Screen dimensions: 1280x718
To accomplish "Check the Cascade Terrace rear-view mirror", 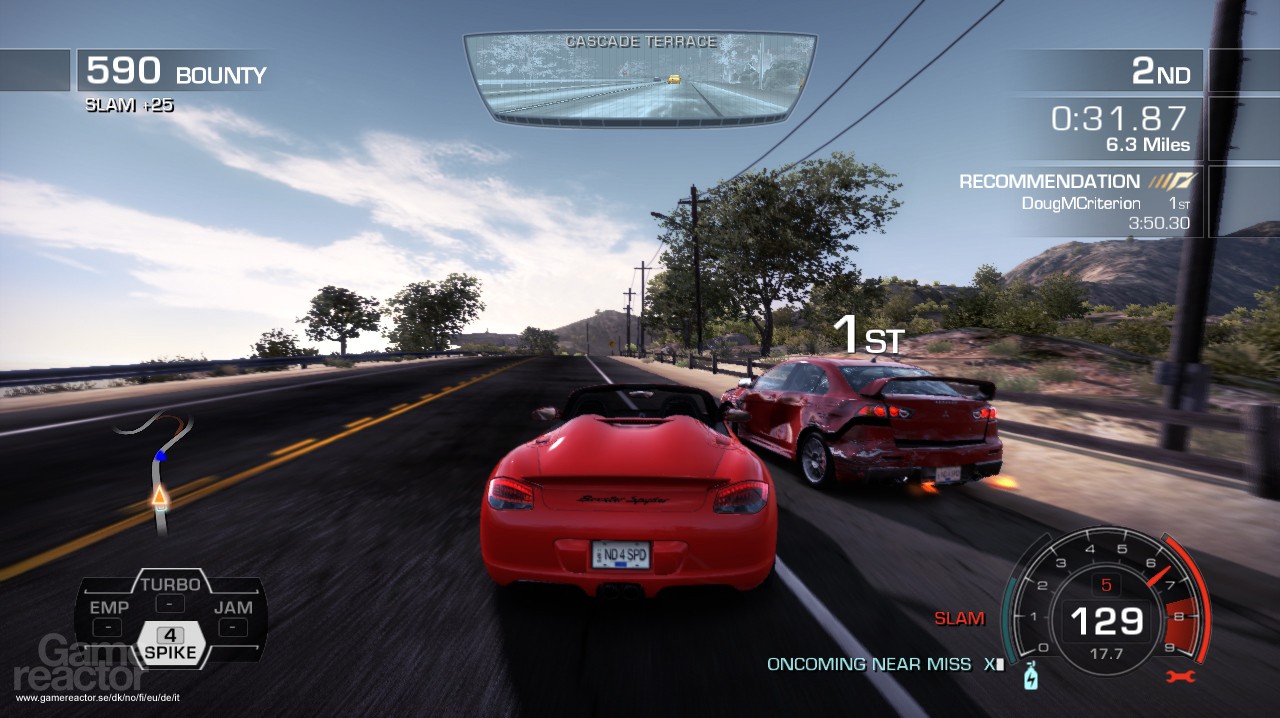I will tap(640, 77).
